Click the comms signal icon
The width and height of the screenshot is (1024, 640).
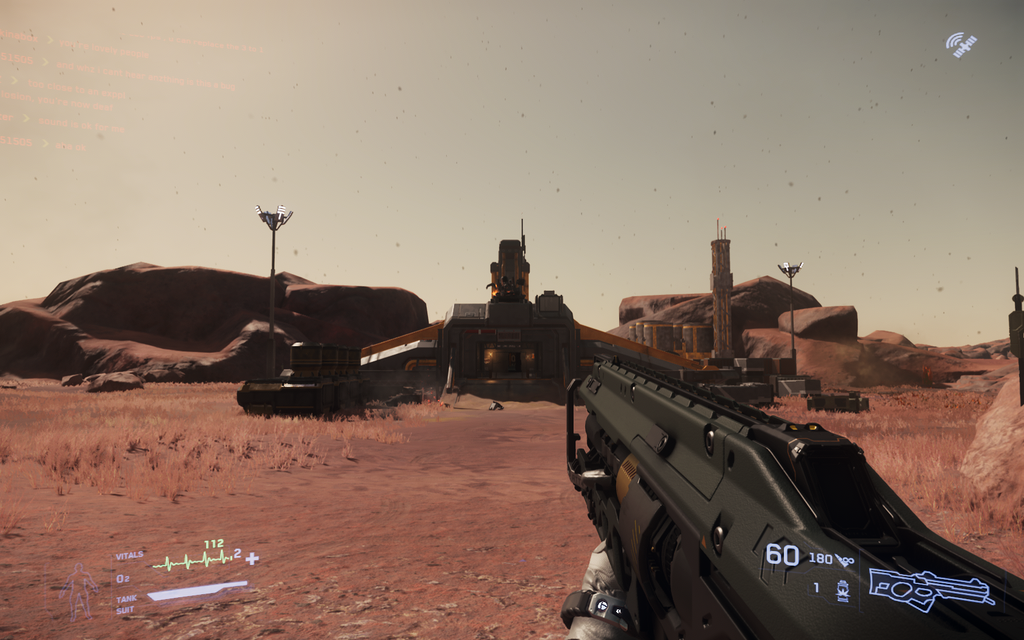[x=961, y=44]
